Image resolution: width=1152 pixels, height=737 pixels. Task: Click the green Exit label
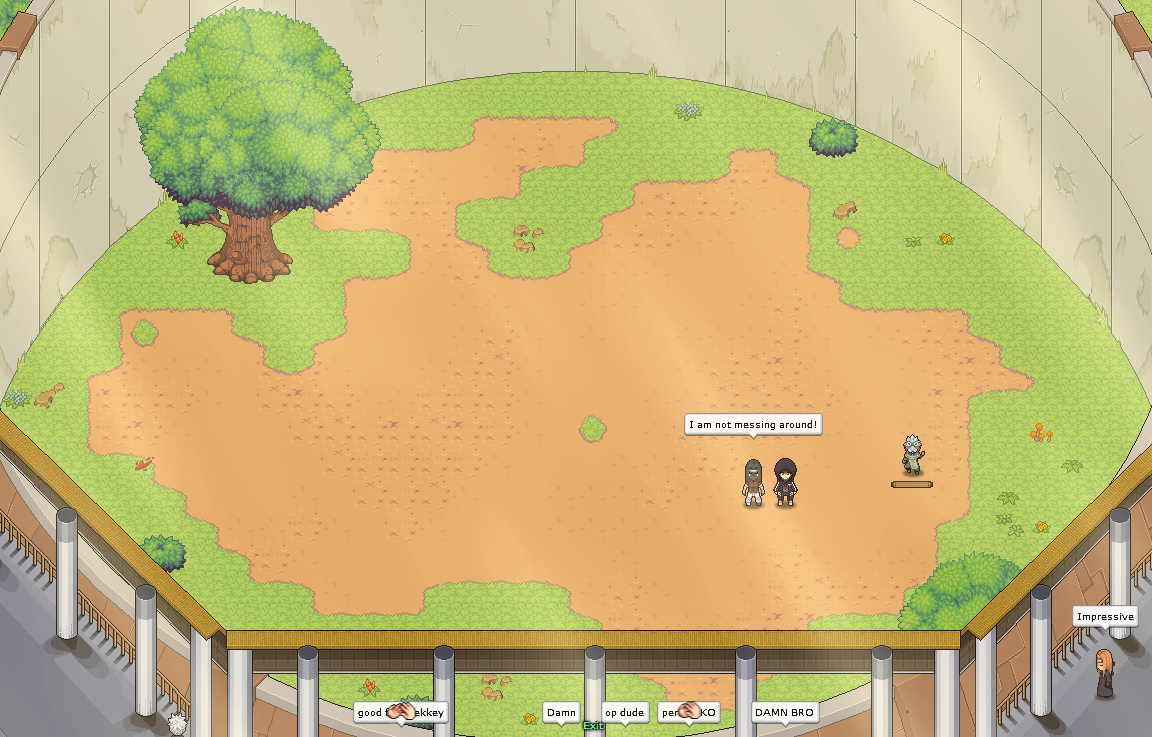tap(593, 726)
